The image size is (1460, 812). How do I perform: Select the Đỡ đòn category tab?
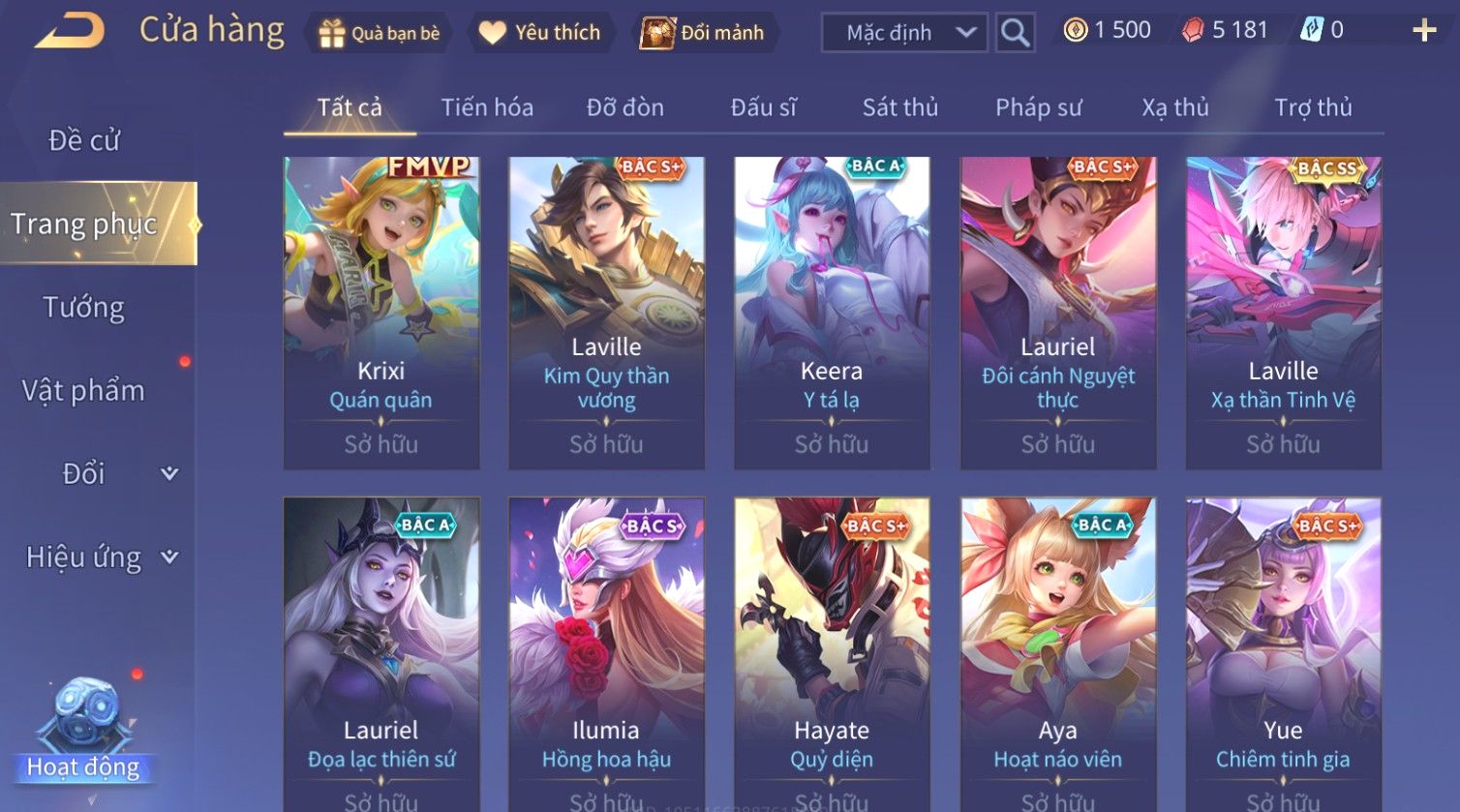[625, 107]
